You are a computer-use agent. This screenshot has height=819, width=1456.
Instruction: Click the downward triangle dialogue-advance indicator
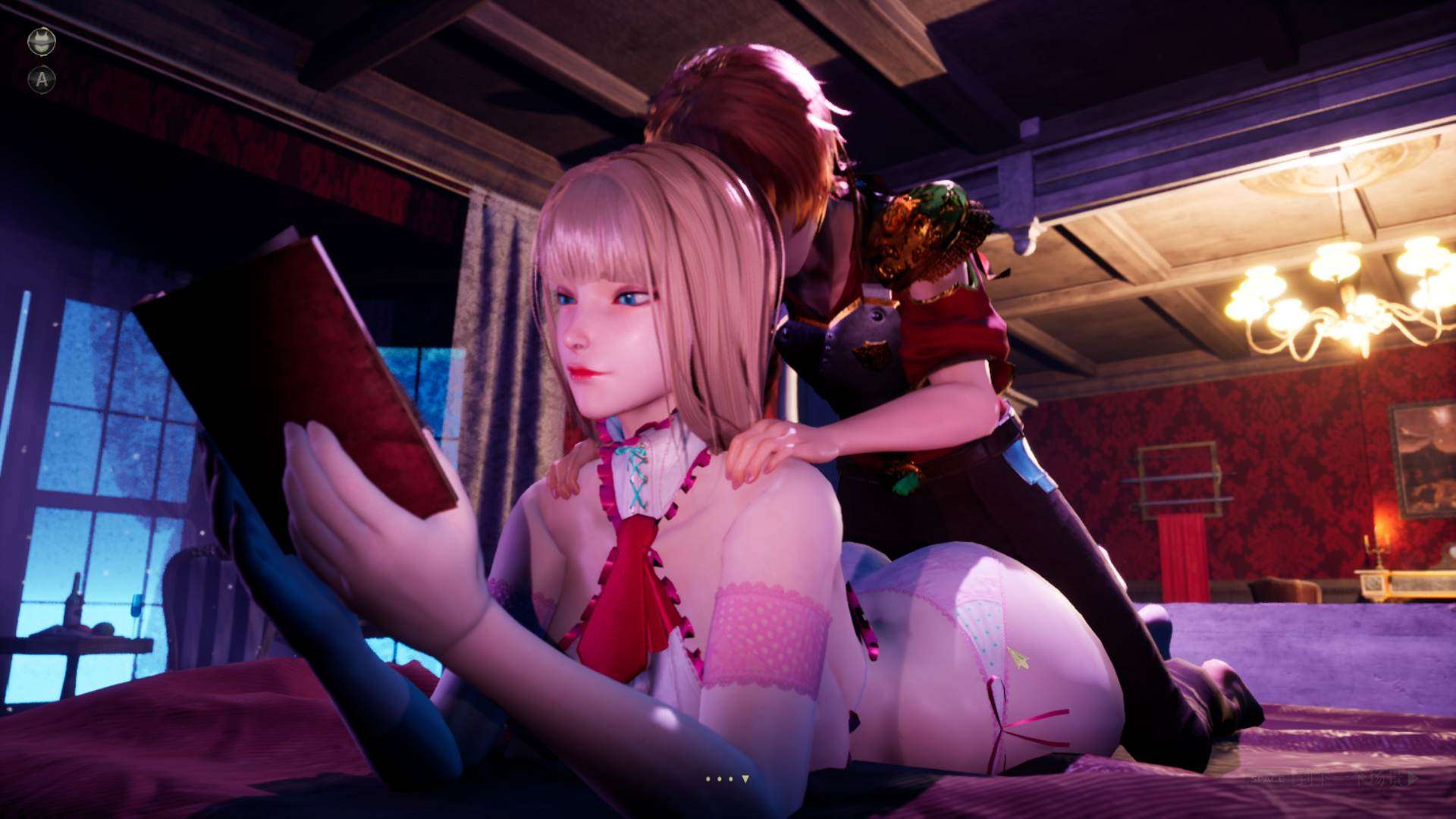(x=745, y=777)
